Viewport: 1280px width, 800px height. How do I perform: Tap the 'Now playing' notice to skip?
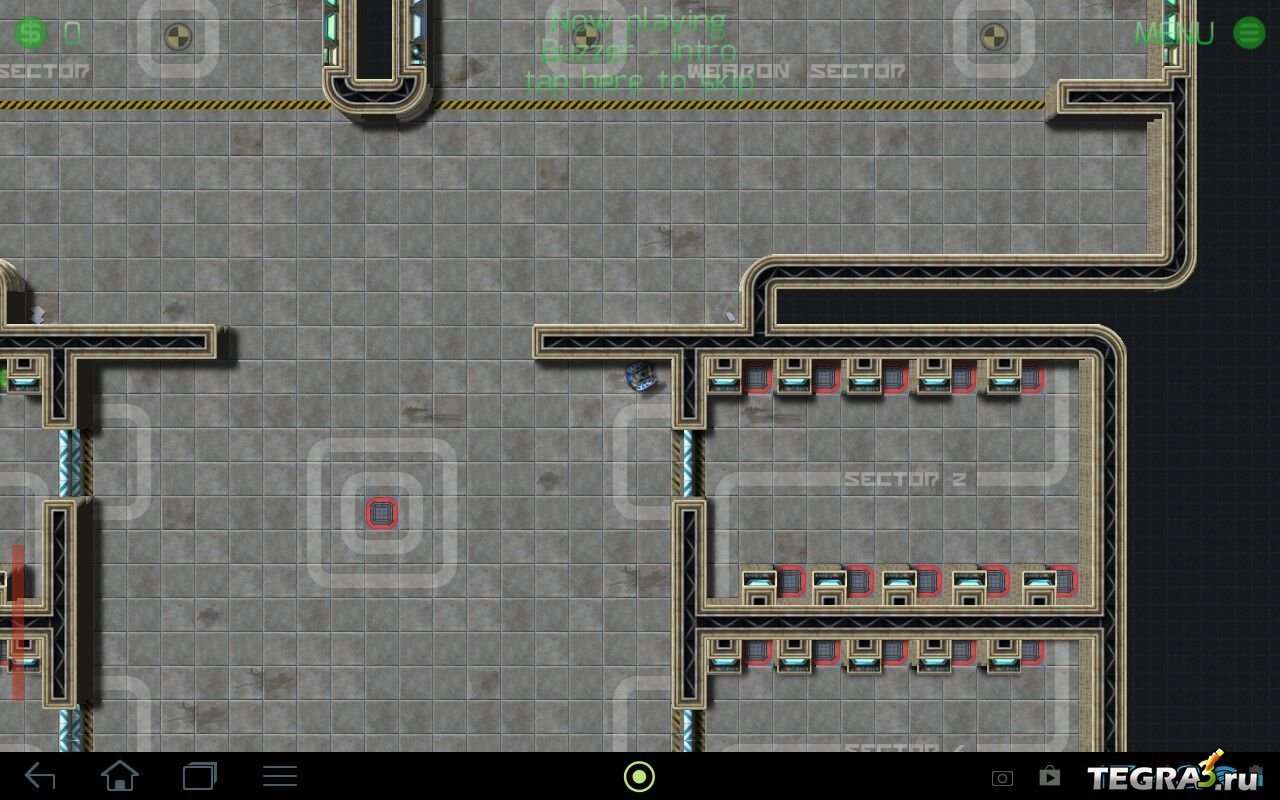click(x=640, y=51)
